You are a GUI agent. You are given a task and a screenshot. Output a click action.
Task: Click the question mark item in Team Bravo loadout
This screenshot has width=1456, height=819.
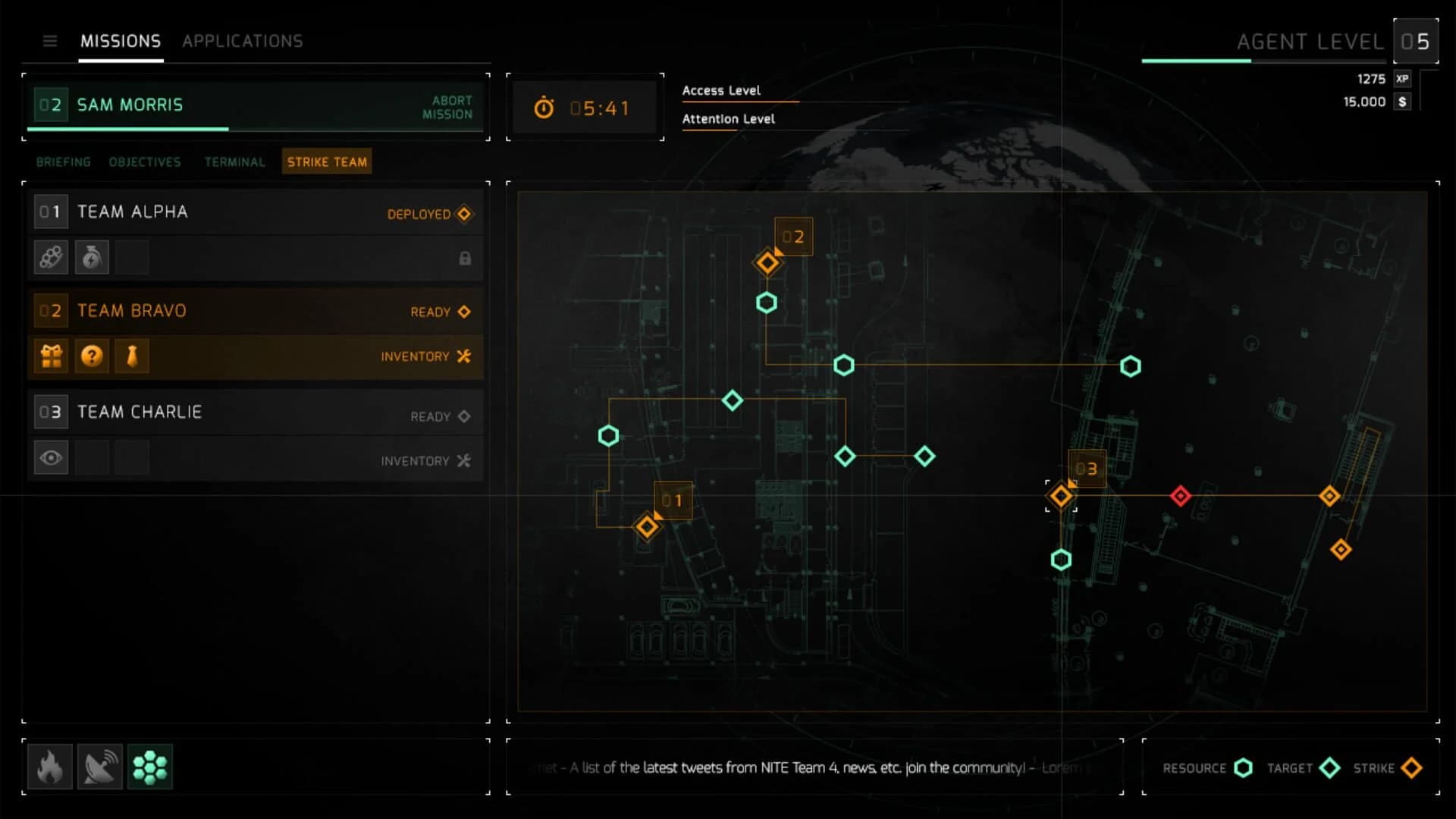(91, 356)
